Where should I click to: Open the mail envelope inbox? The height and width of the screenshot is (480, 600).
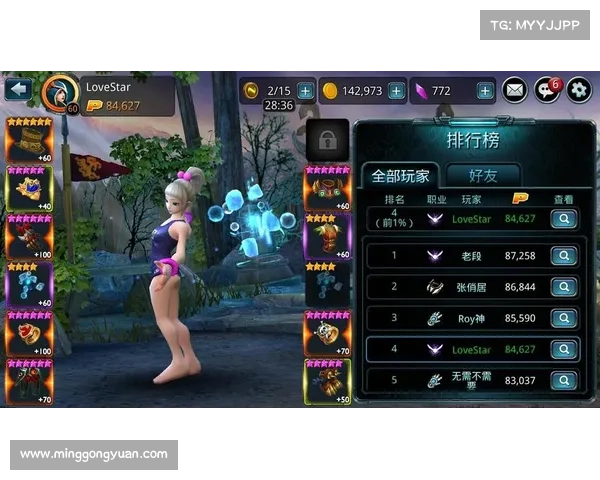(514, 90)
